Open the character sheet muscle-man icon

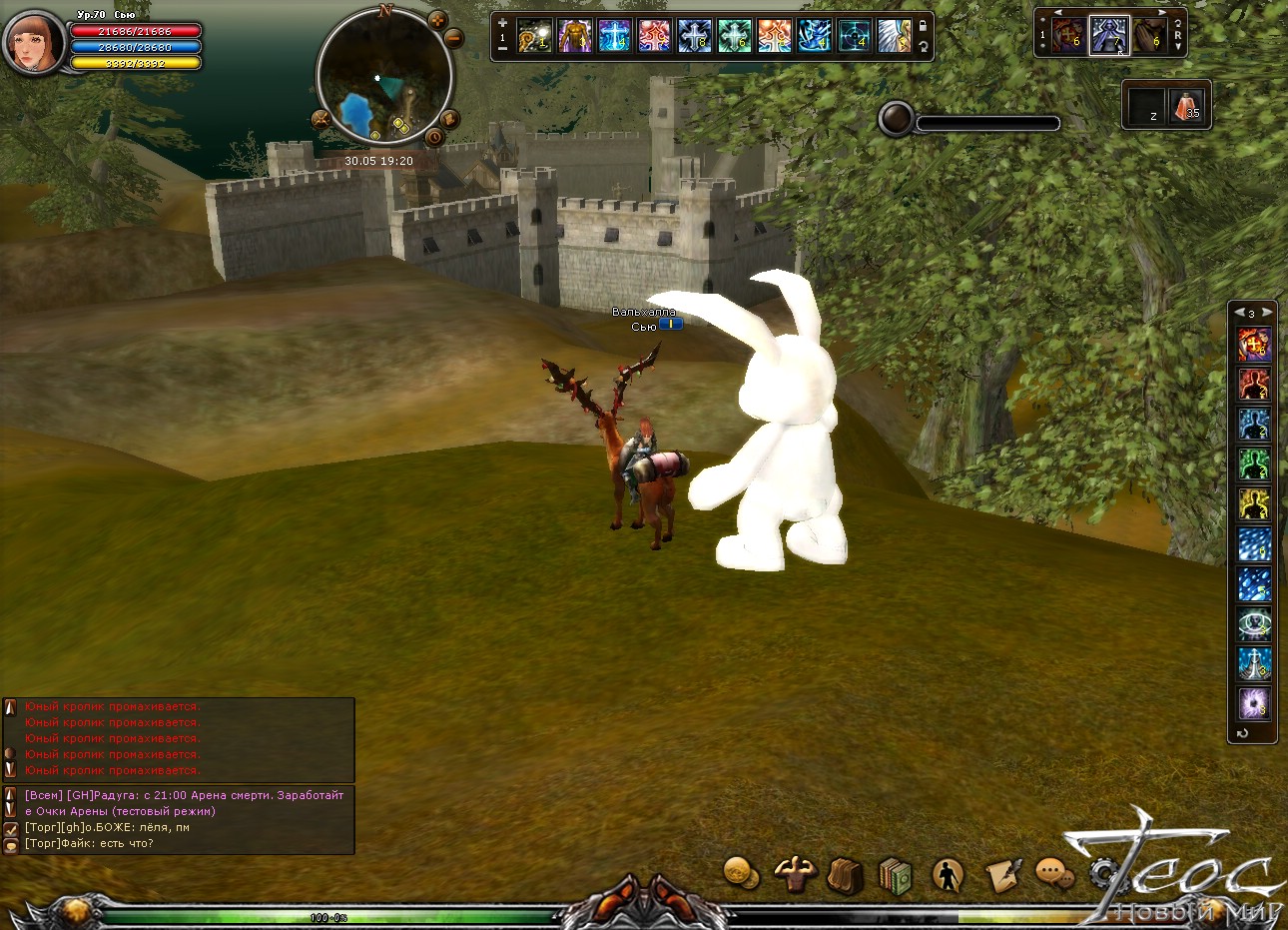click(x=795, y=874)
